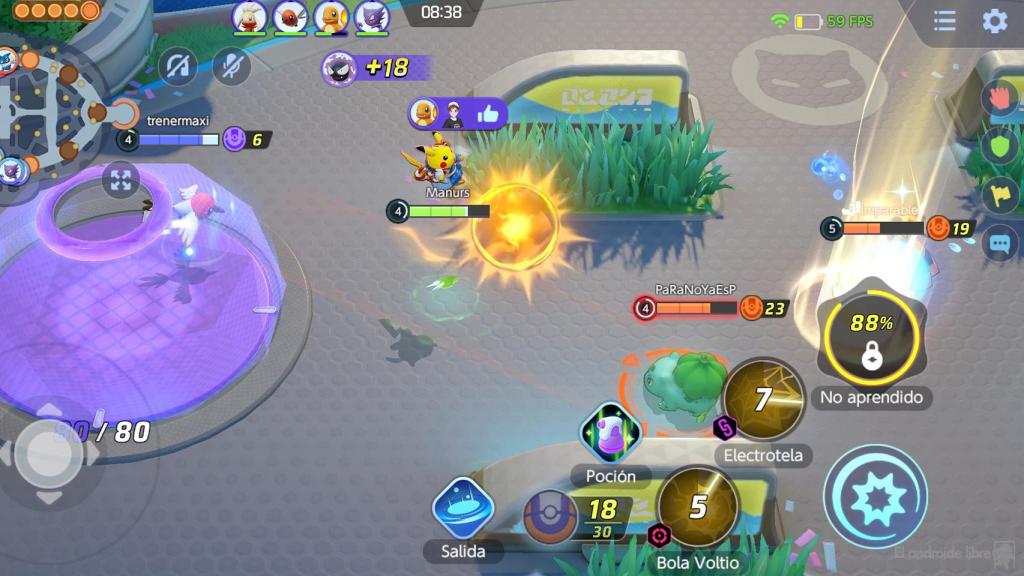
Task: Toggle the muted headphones voice icon
Action: point(178,67)
